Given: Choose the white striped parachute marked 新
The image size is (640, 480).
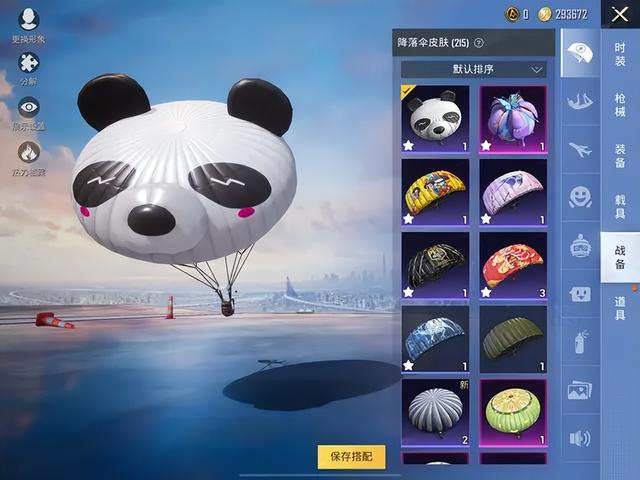Looking at the screenshot, I should (435, 411).
